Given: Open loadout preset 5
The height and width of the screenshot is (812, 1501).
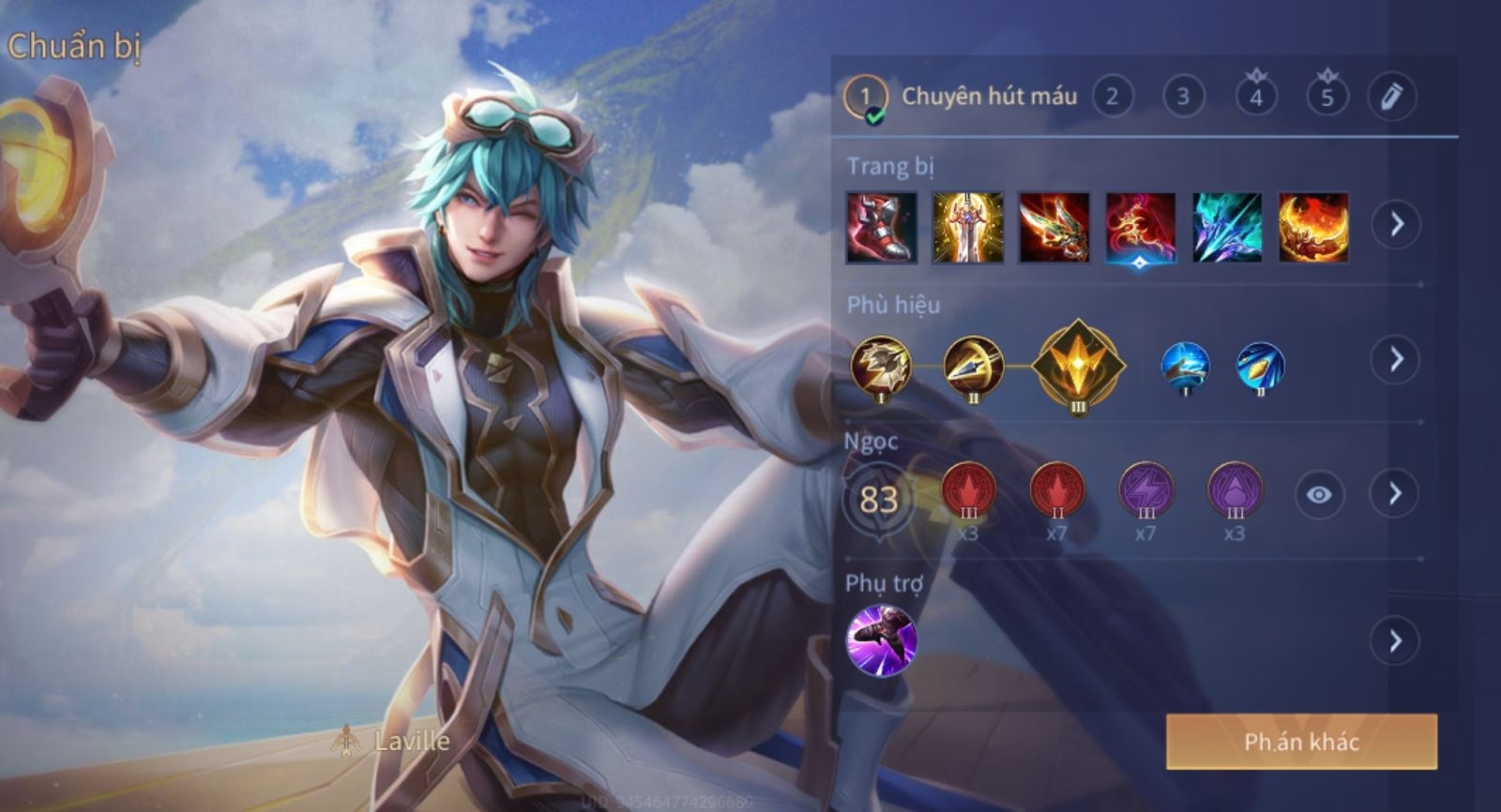Looking at the screenshot, I should pyautogui.click(x=1327, y=97).
